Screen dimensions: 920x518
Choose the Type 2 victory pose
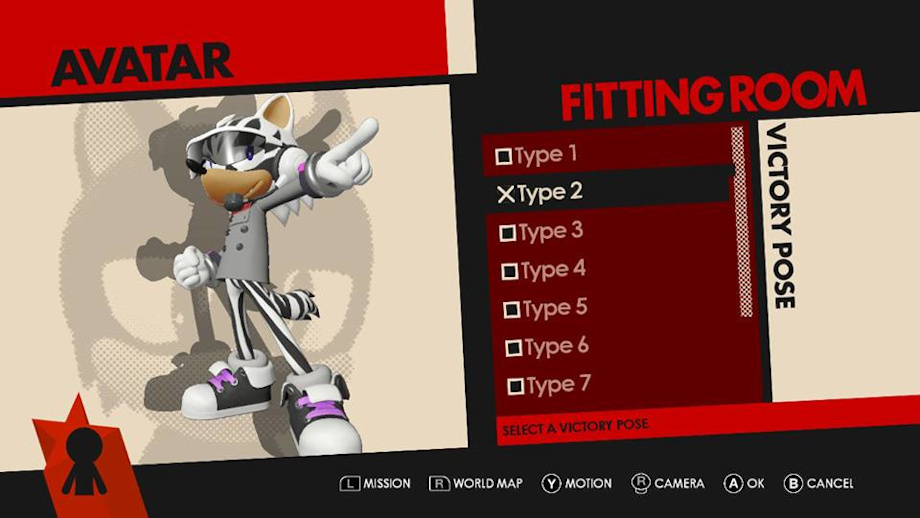540,193
